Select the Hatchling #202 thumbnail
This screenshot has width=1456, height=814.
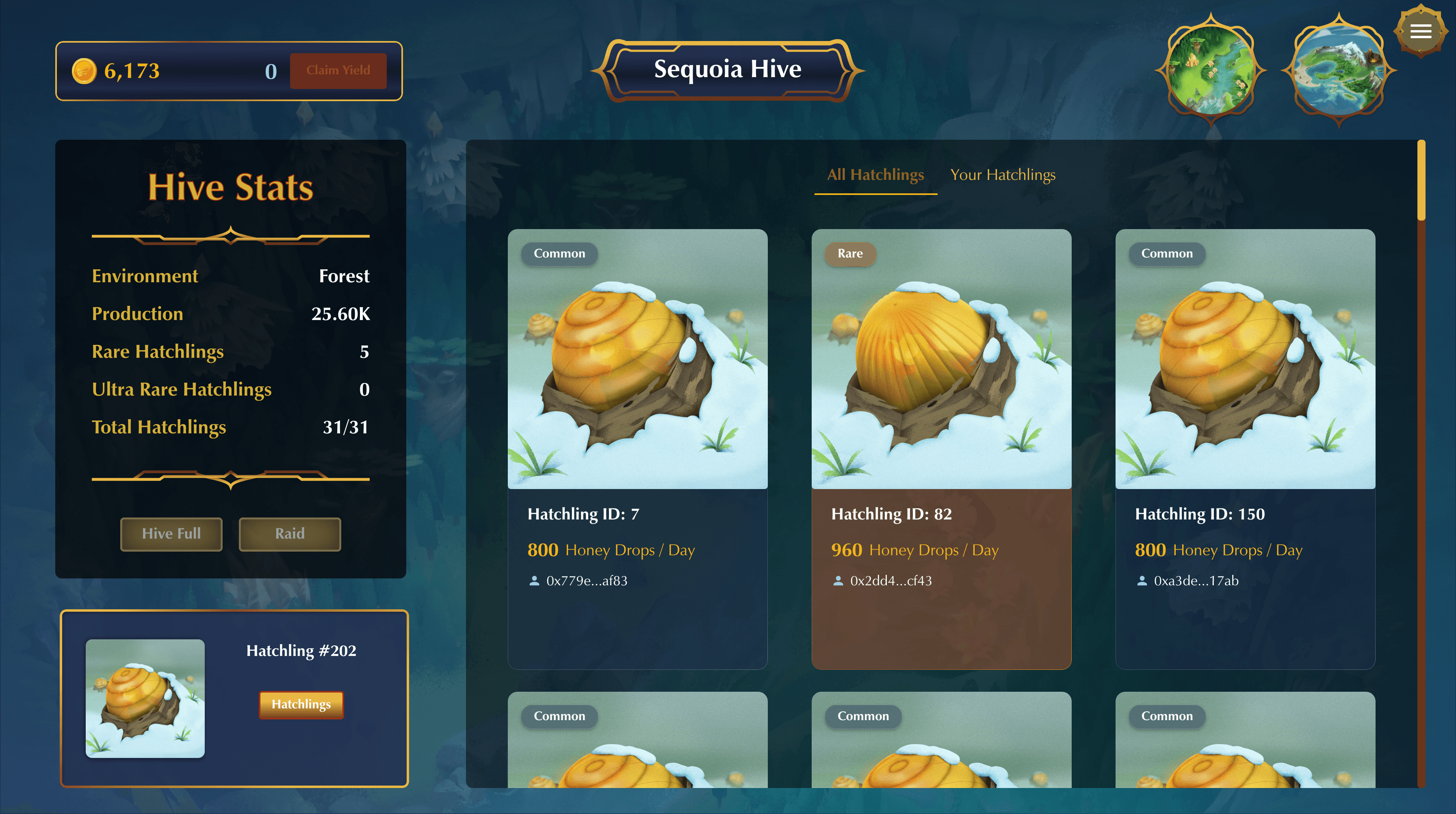pos(145,698)
